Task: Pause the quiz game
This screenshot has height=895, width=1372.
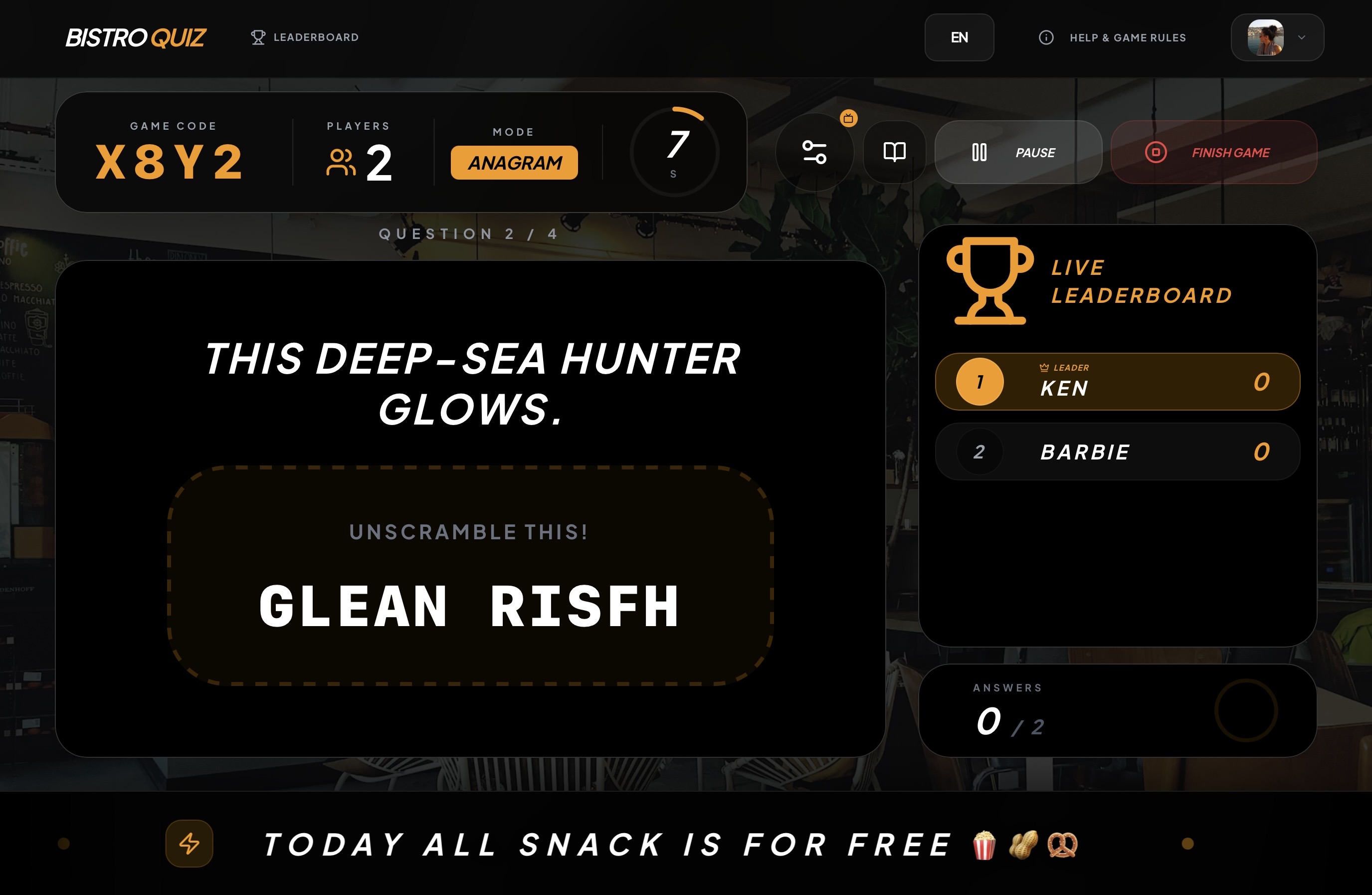Action: tap(1017, 152)
